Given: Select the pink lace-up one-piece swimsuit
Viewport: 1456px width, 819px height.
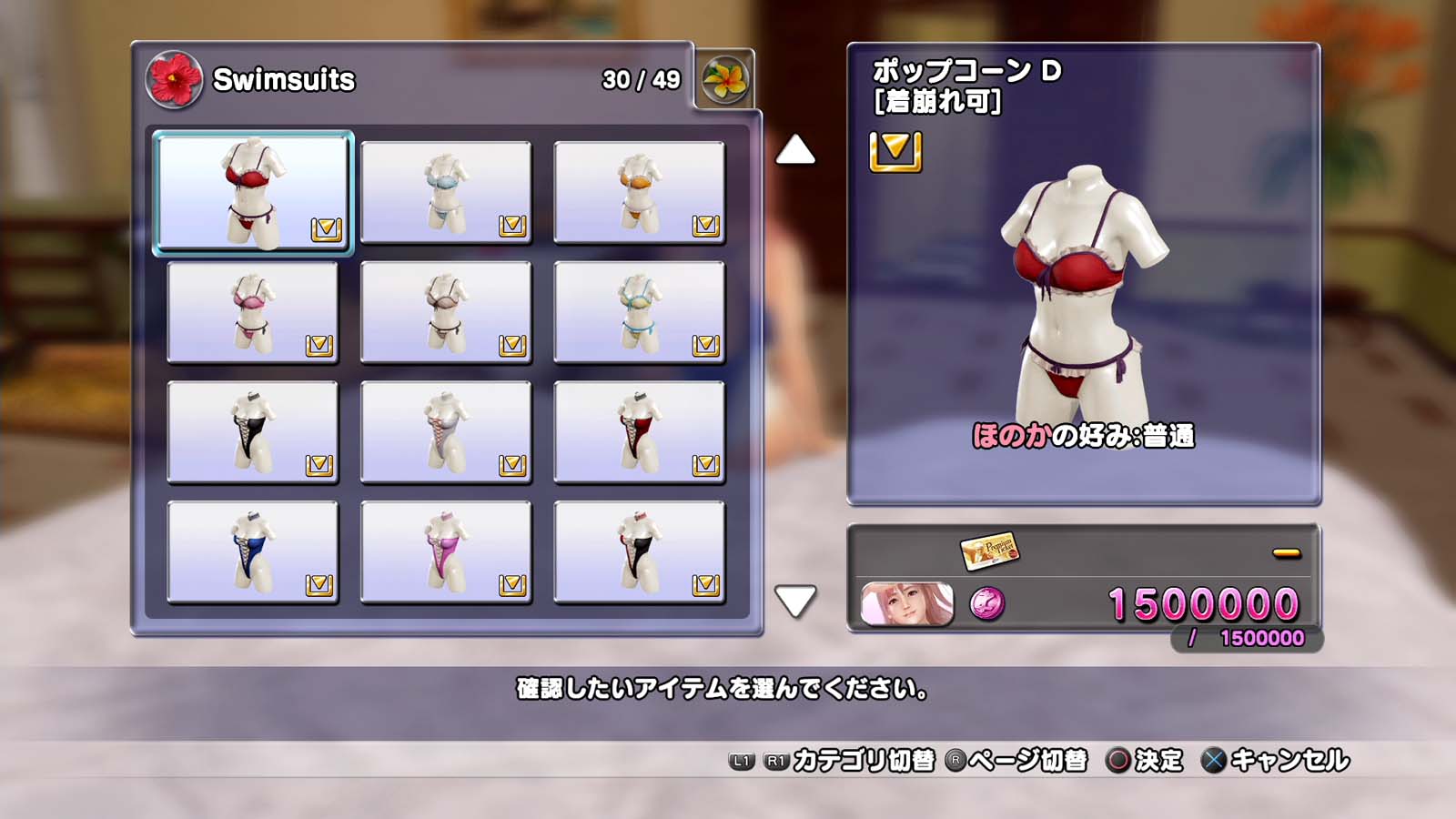Looking at the screenshot, I should click(446, 552).
